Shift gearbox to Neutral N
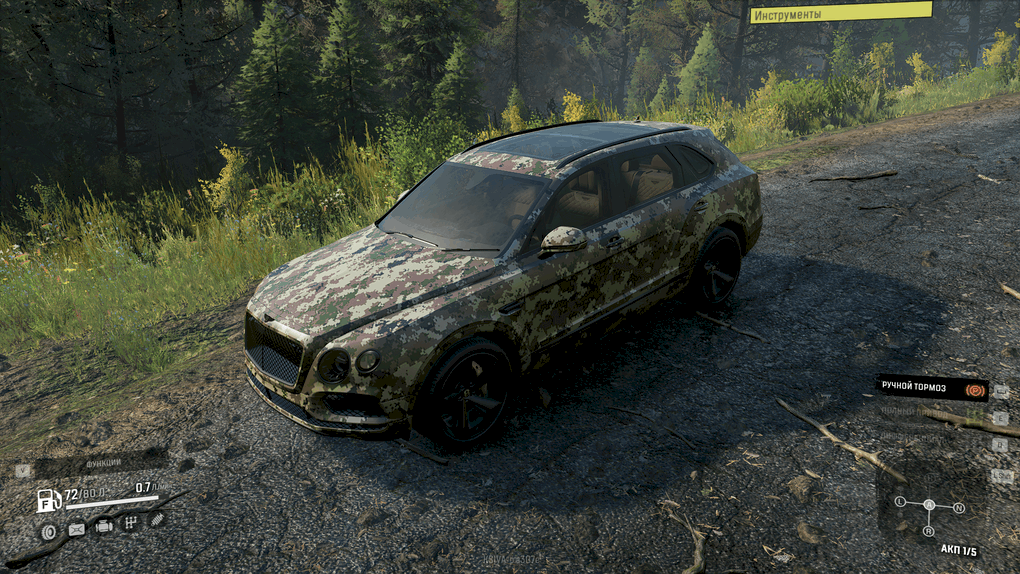 tap(958, 508)
